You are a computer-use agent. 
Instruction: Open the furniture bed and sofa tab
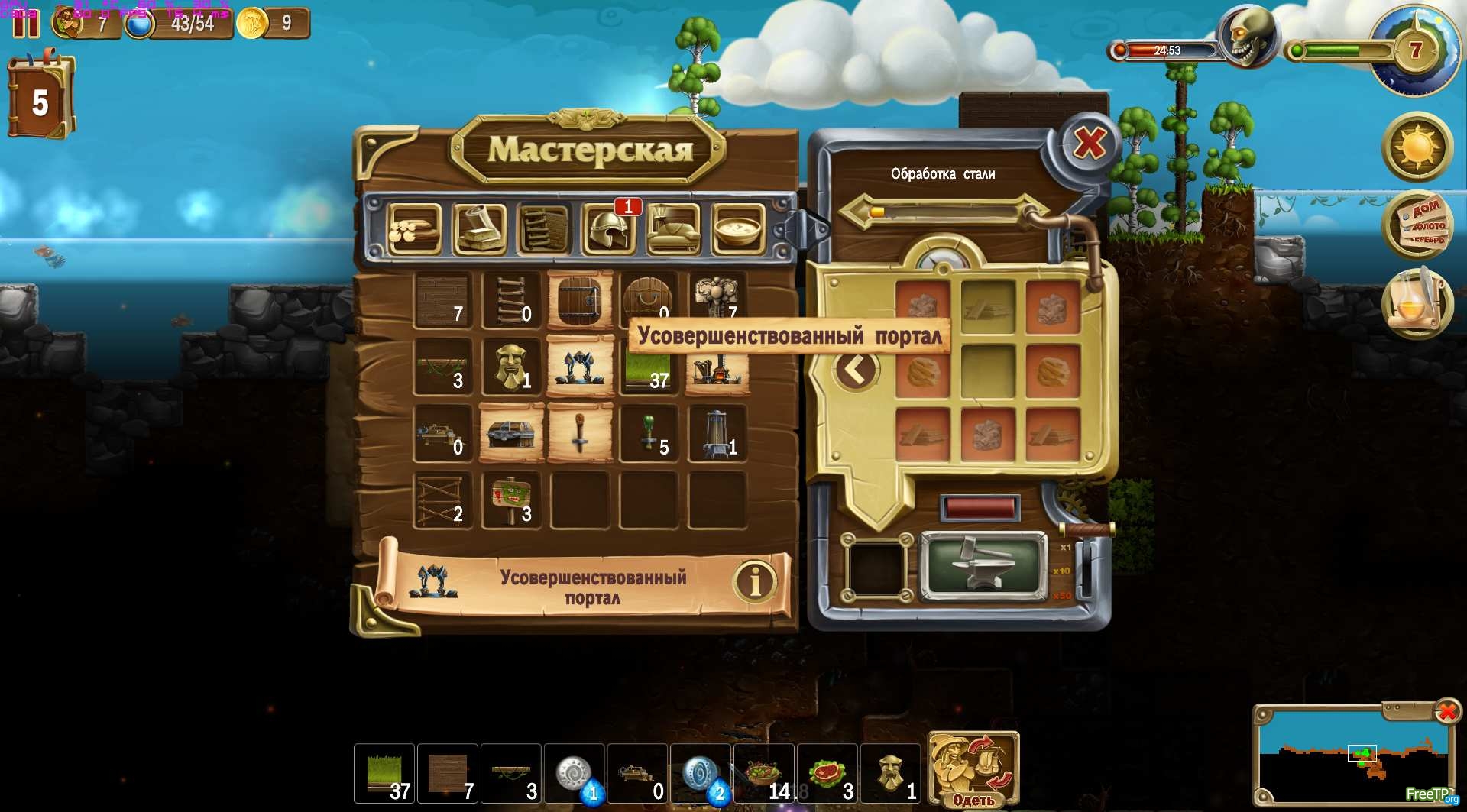(673, 228)
